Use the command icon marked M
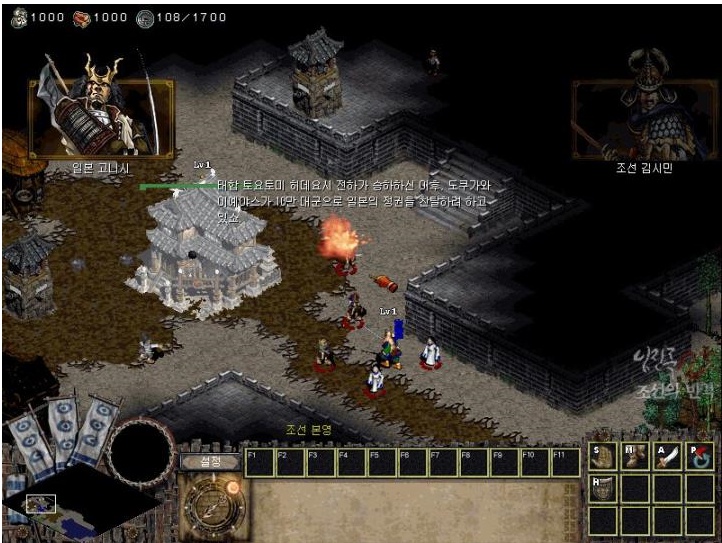Viewport: 722px width, 543px height. pyautogui.click(x=635, y=456)
